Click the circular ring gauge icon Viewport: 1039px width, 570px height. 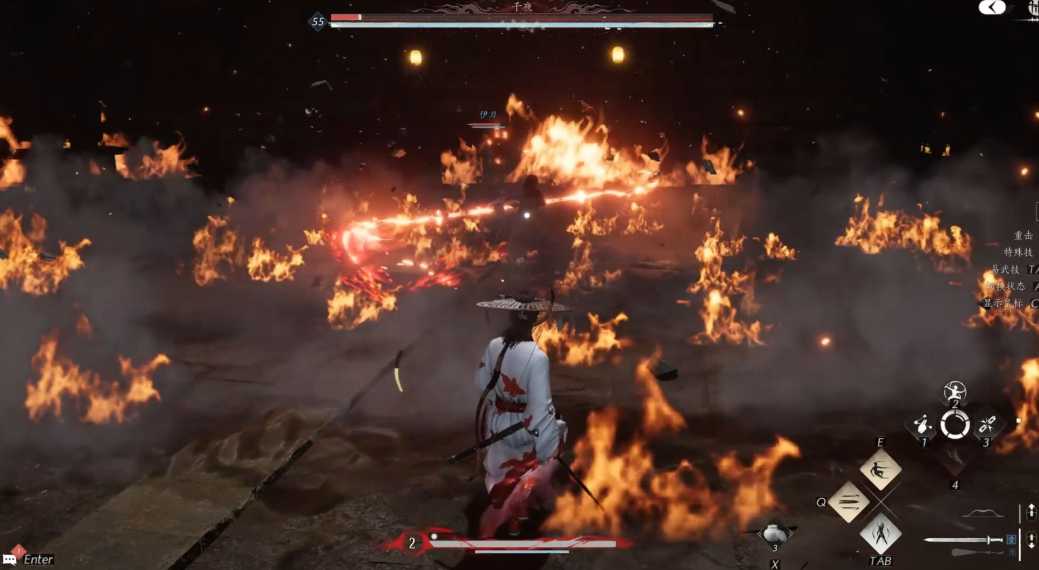(x=955, y=425)
